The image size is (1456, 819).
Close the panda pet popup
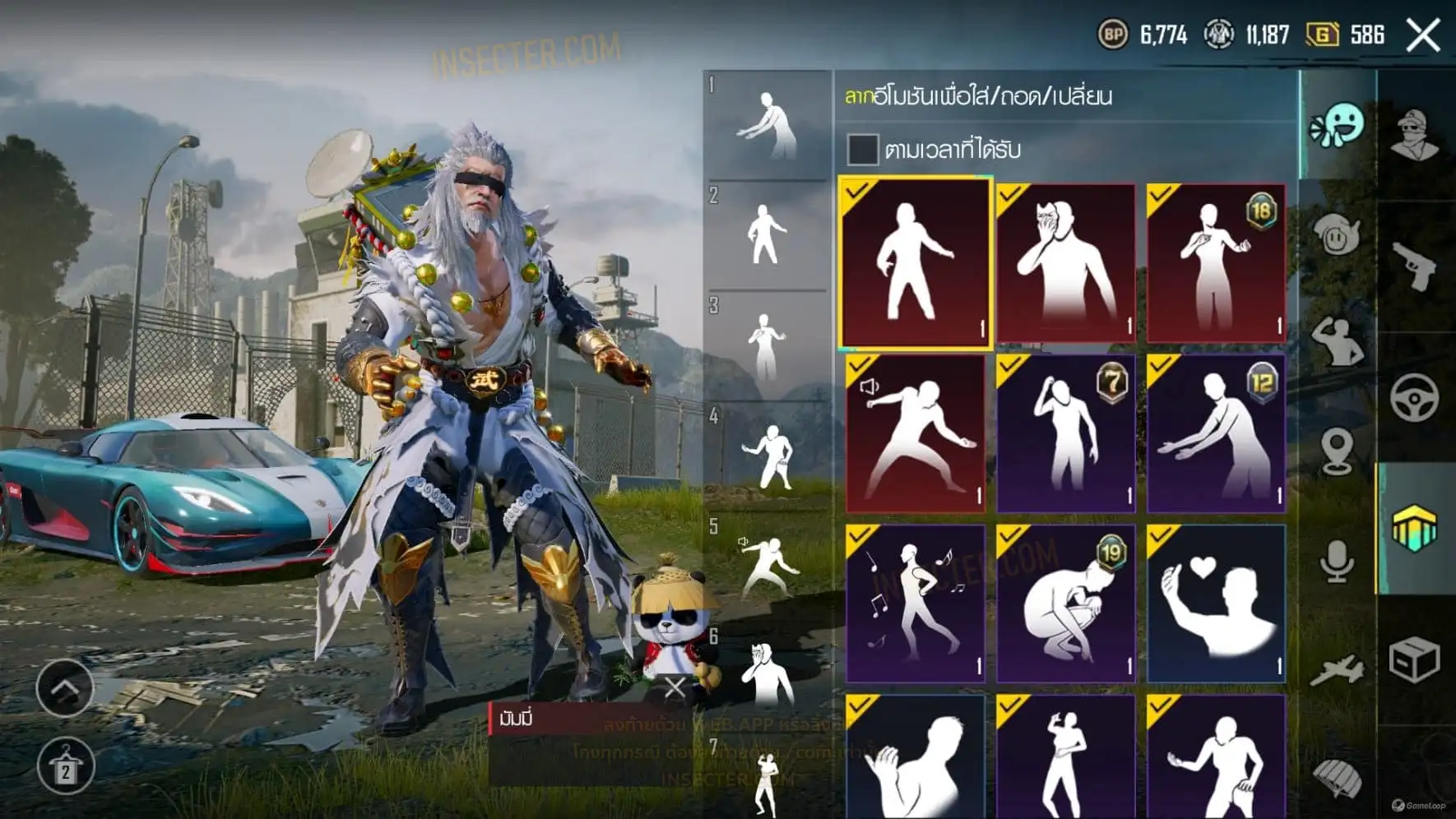[x=675, y=687]
